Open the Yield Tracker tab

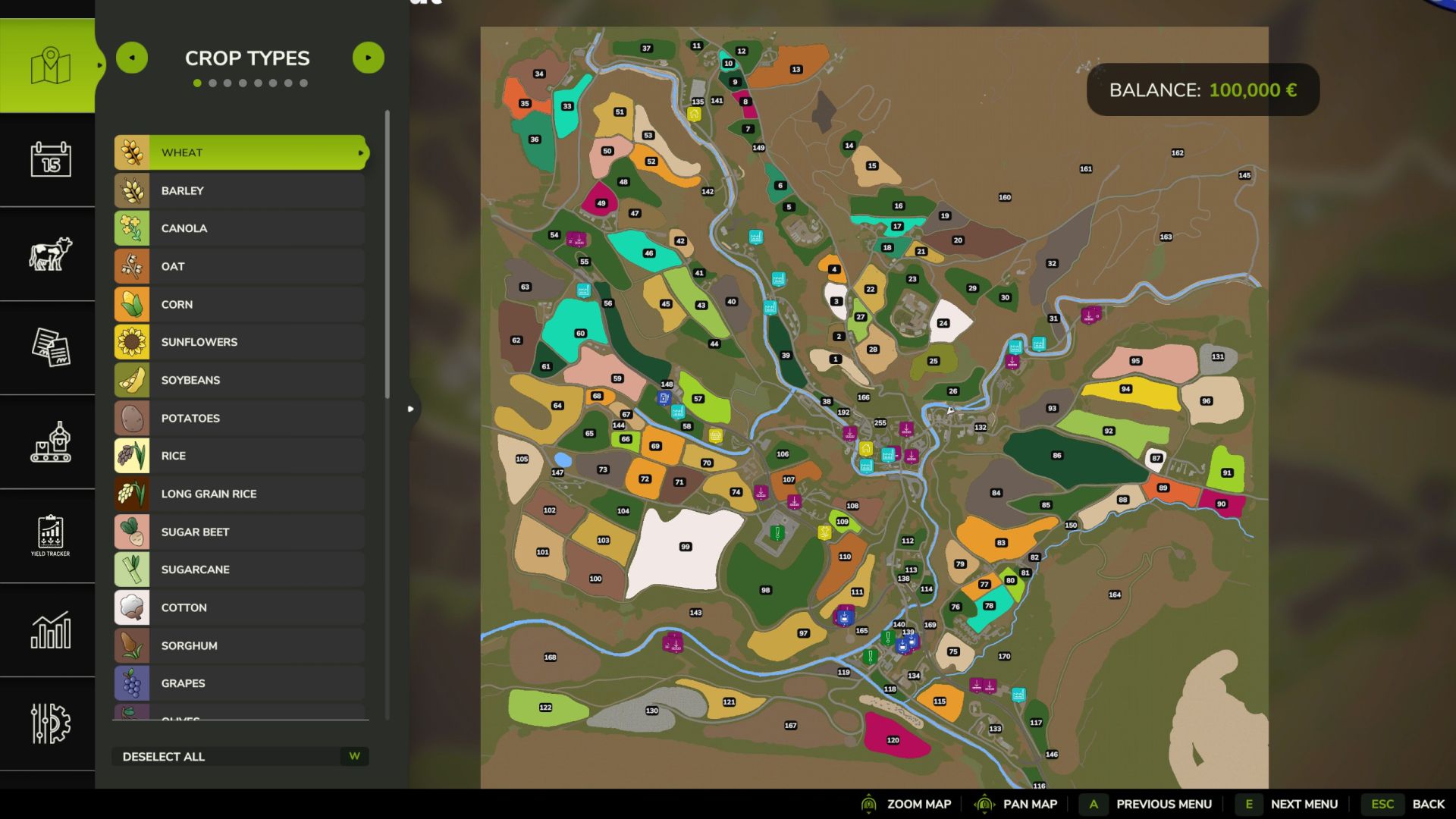point(50,535)
